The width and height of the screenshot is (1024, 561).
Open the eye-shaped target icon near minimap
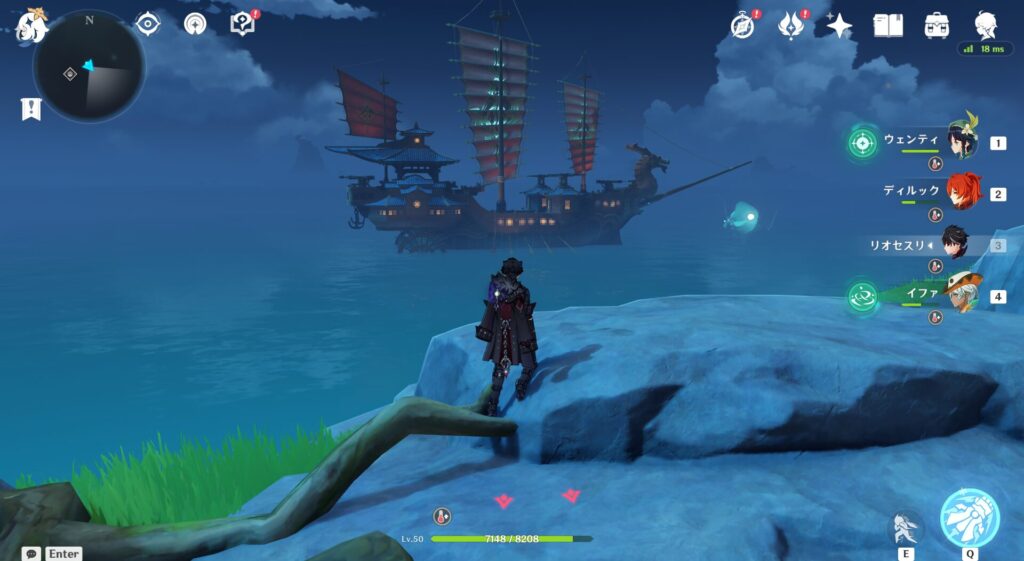coord(147,23)
